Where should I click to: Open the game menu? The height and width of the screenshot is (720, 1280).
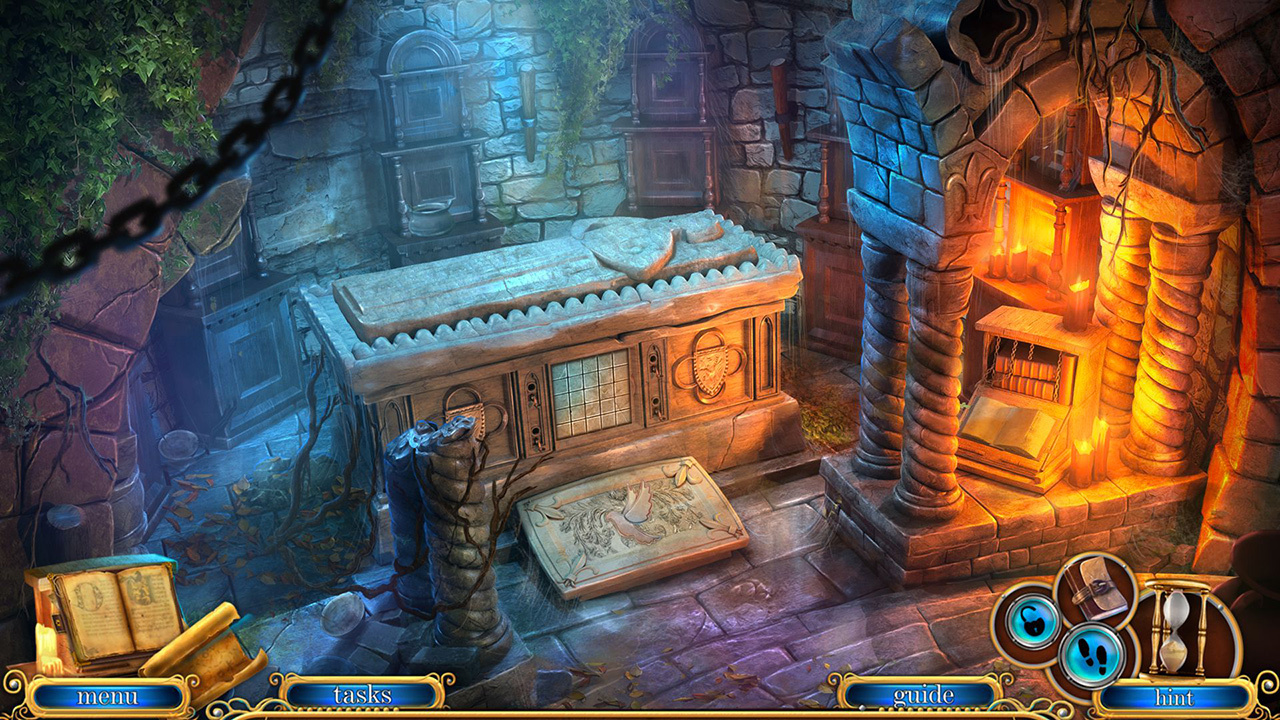click(107, 696)
